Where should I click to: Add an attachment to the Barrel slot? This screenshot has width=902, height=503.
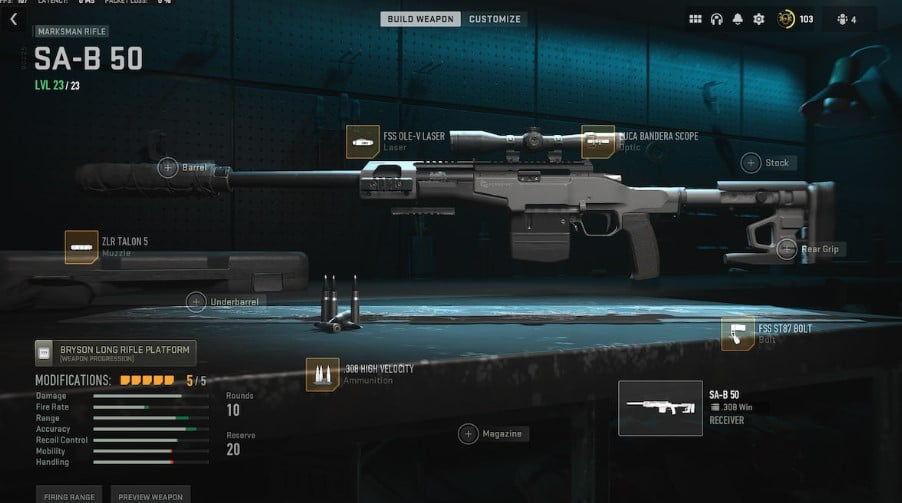(168, 167)
